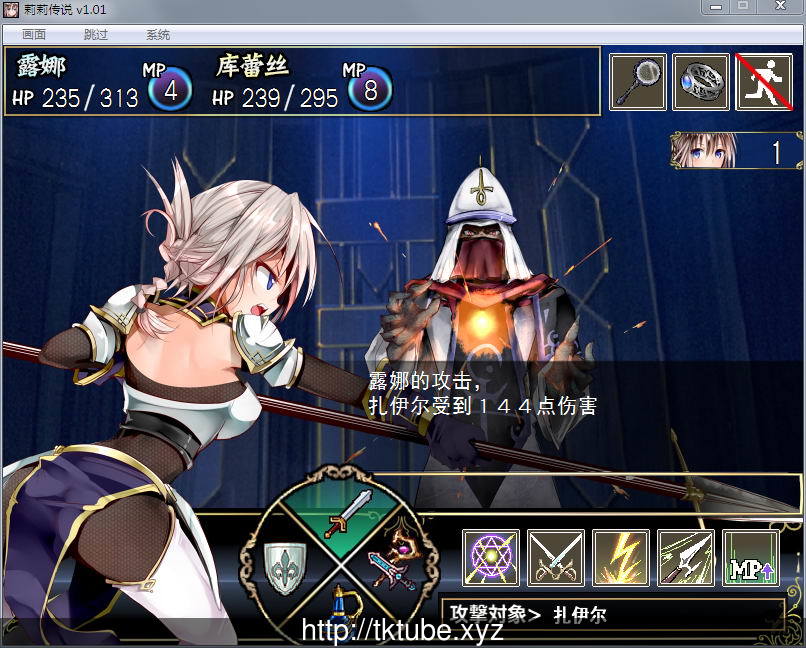
Task: Activate the spear thrust skill
Action: click(x=686, y=558)
